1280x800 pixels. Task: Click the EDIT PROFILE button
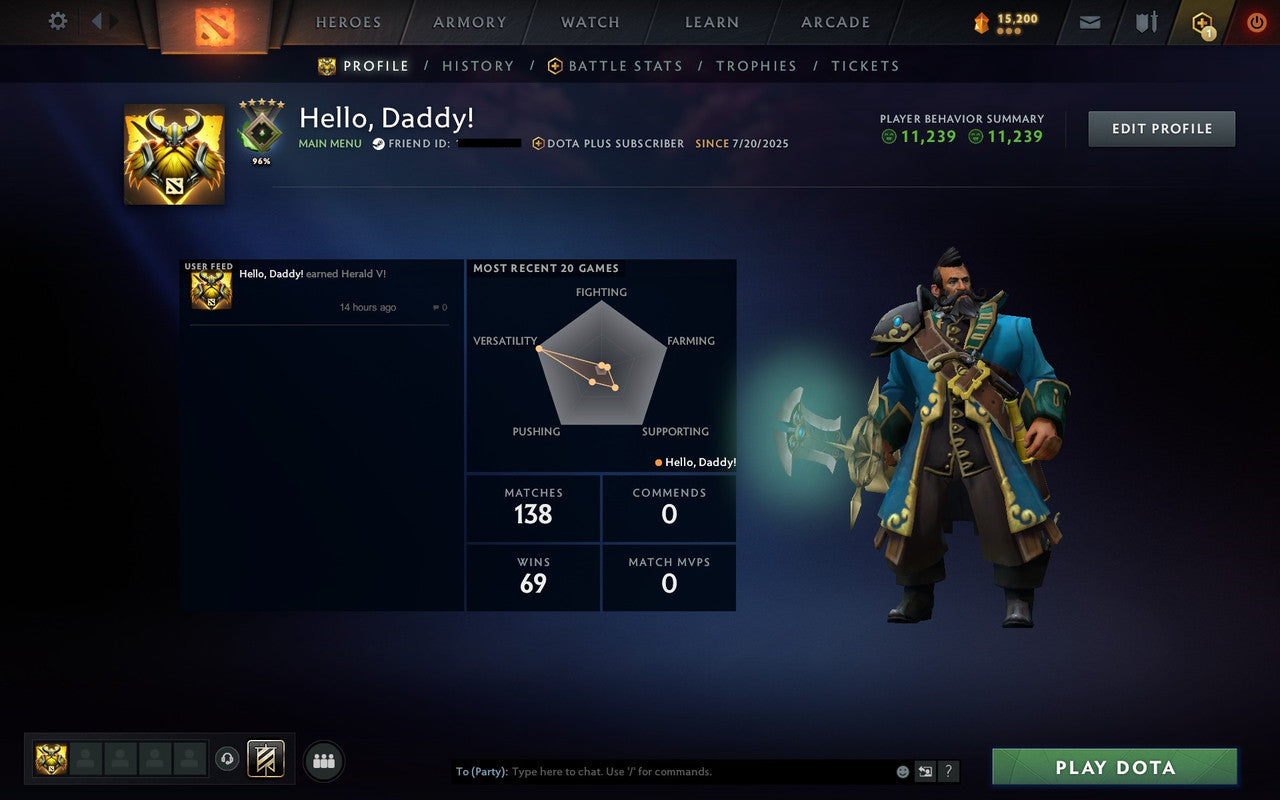pos(1161,128)
